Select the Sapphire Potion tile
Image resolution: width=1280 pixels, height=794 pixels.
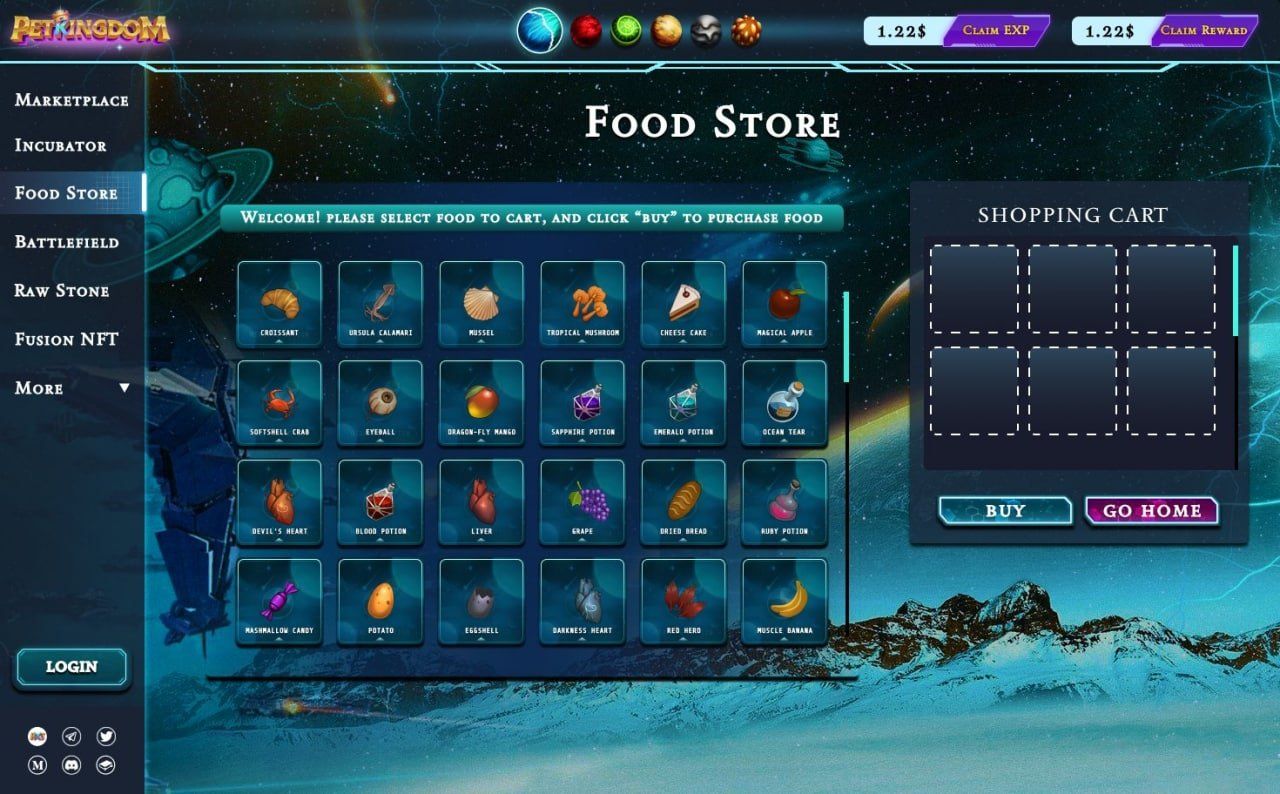tap(583, 403)
